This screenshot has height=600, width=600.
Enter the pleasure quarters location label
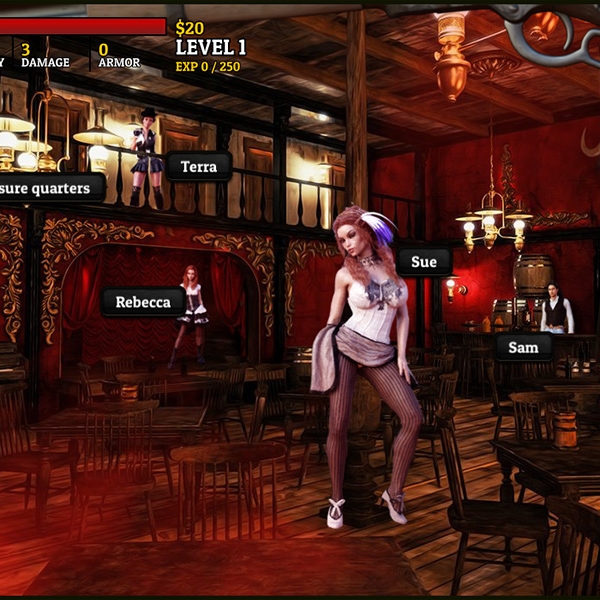[x=50, y=187]
